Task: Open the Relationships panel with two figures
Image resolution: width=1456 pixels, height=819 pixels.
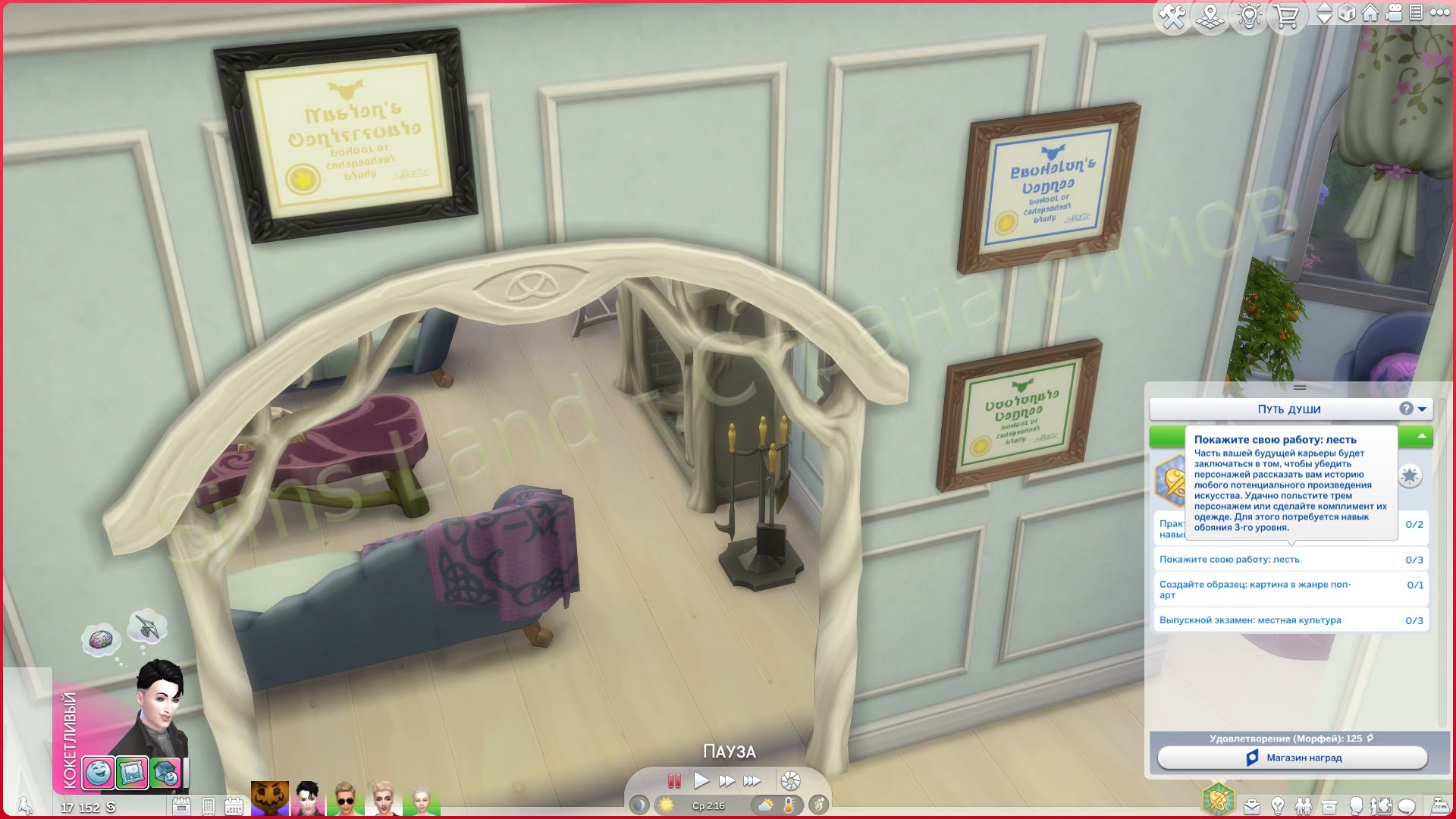Action: tap(1304, 805)
